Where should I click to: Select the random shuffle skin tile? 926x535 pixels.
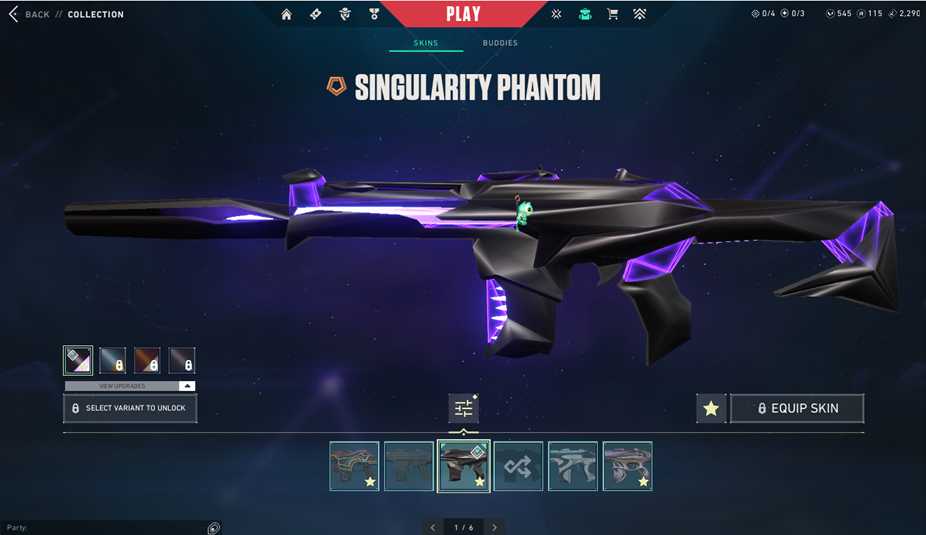[x=518, y=466]
